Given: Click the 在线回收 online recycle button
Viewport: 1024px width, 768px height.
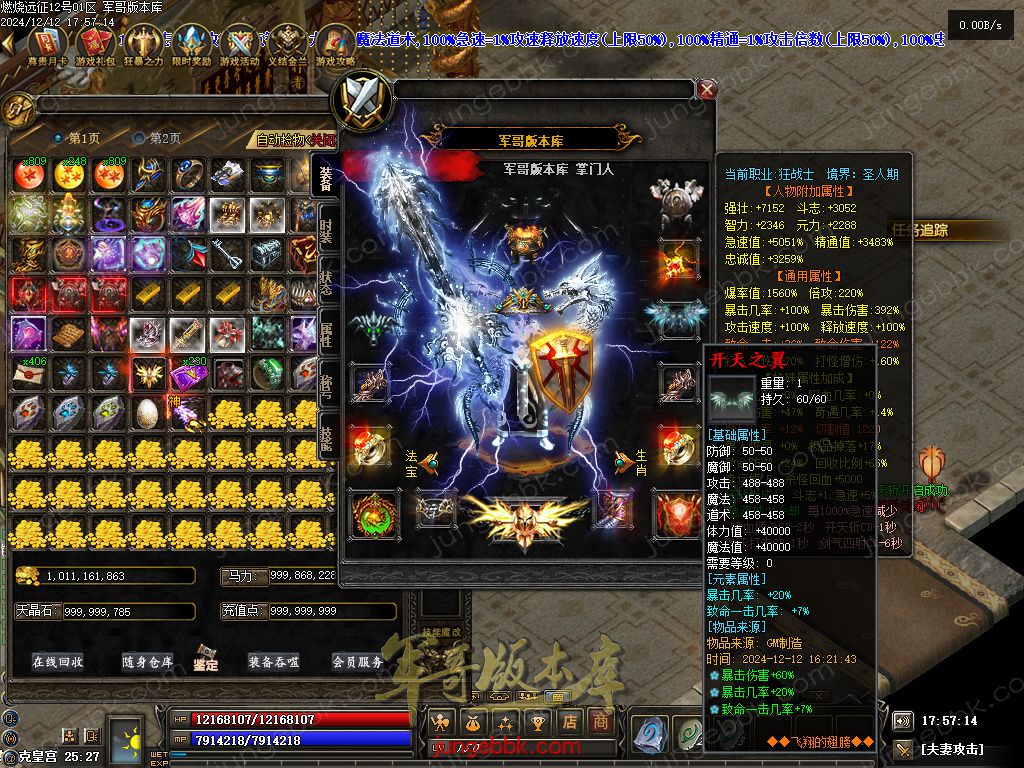Looking at the screenshot, I should click(58, 661).
